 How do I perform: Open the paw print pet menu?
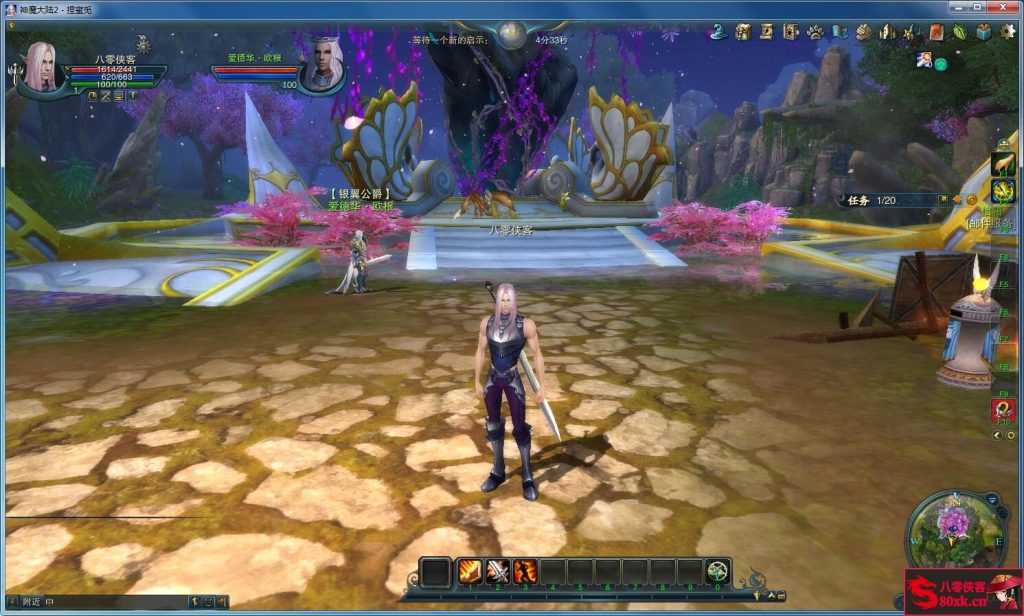815,32
